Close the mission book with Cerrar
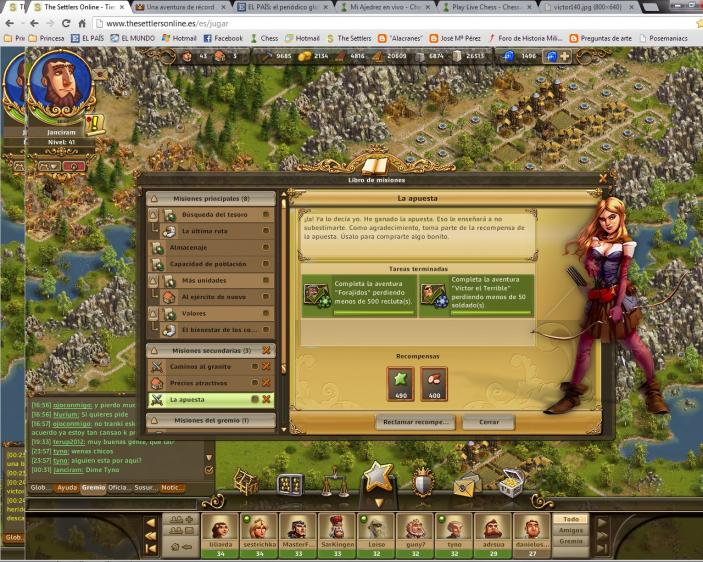 click(489, 422)
